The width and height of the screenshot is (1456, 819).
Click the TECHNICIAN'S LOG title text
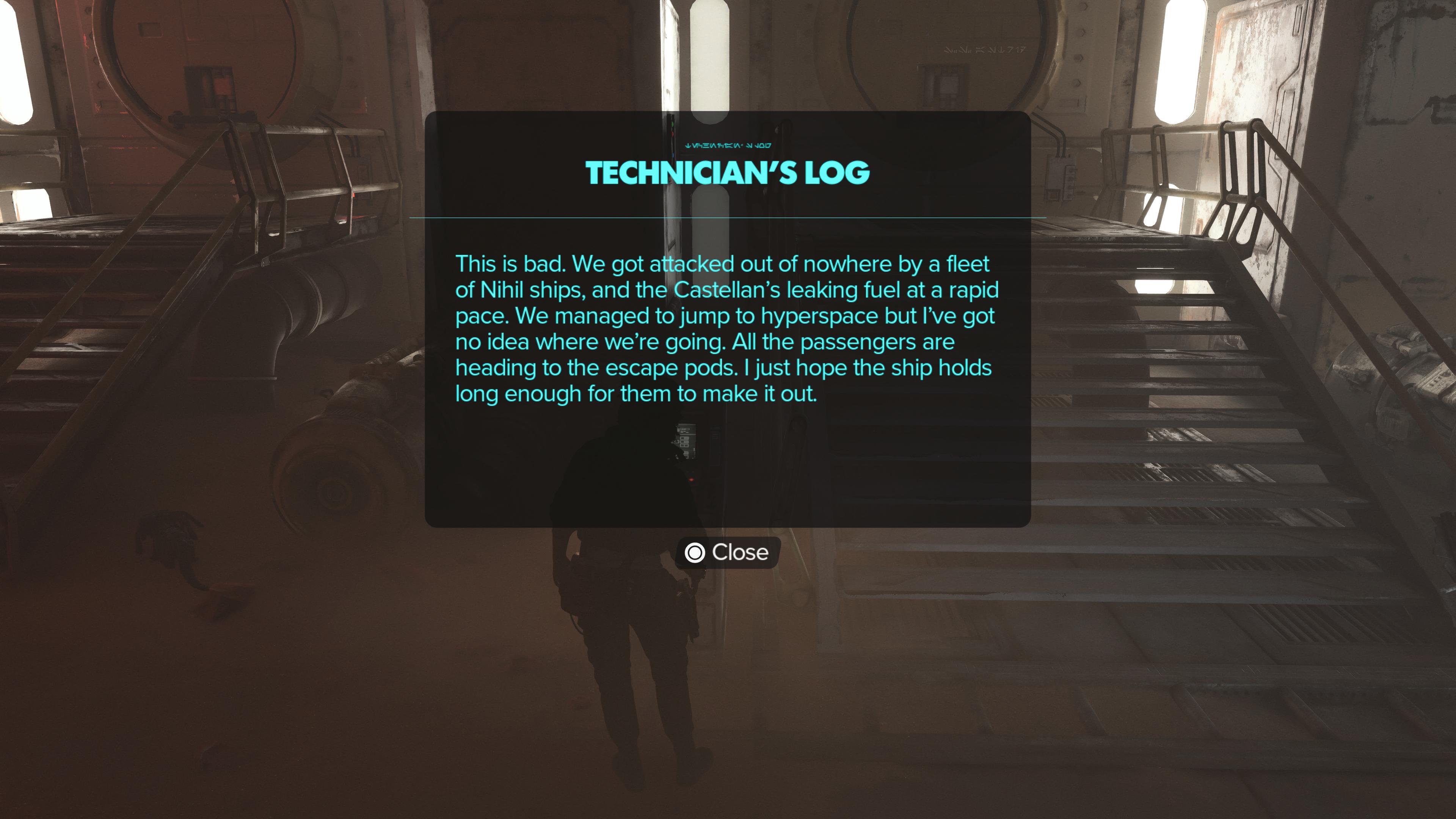[728, 174]
